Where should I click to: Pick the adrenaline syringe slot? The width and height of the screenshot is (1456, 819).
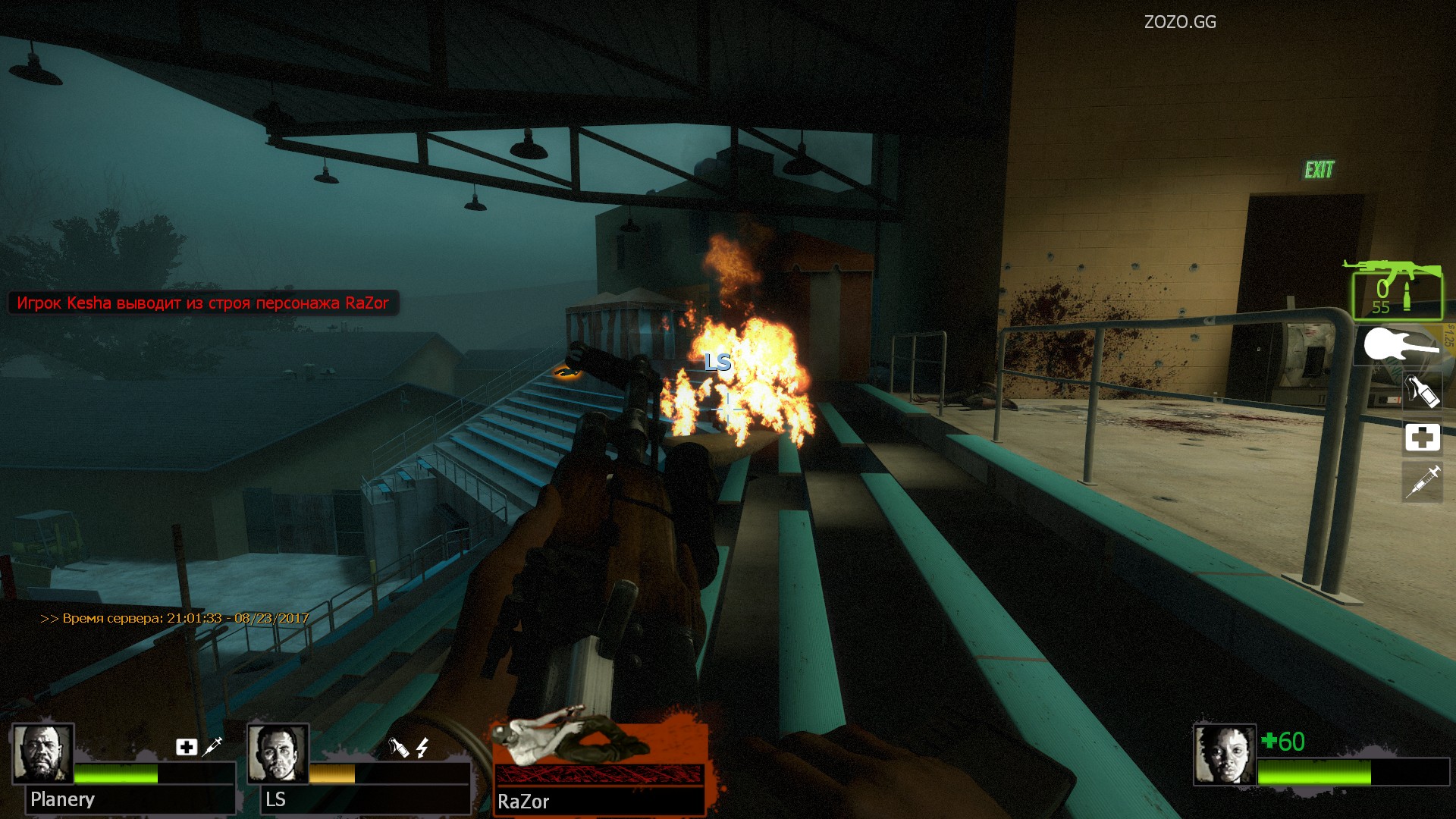point(1422,482)
